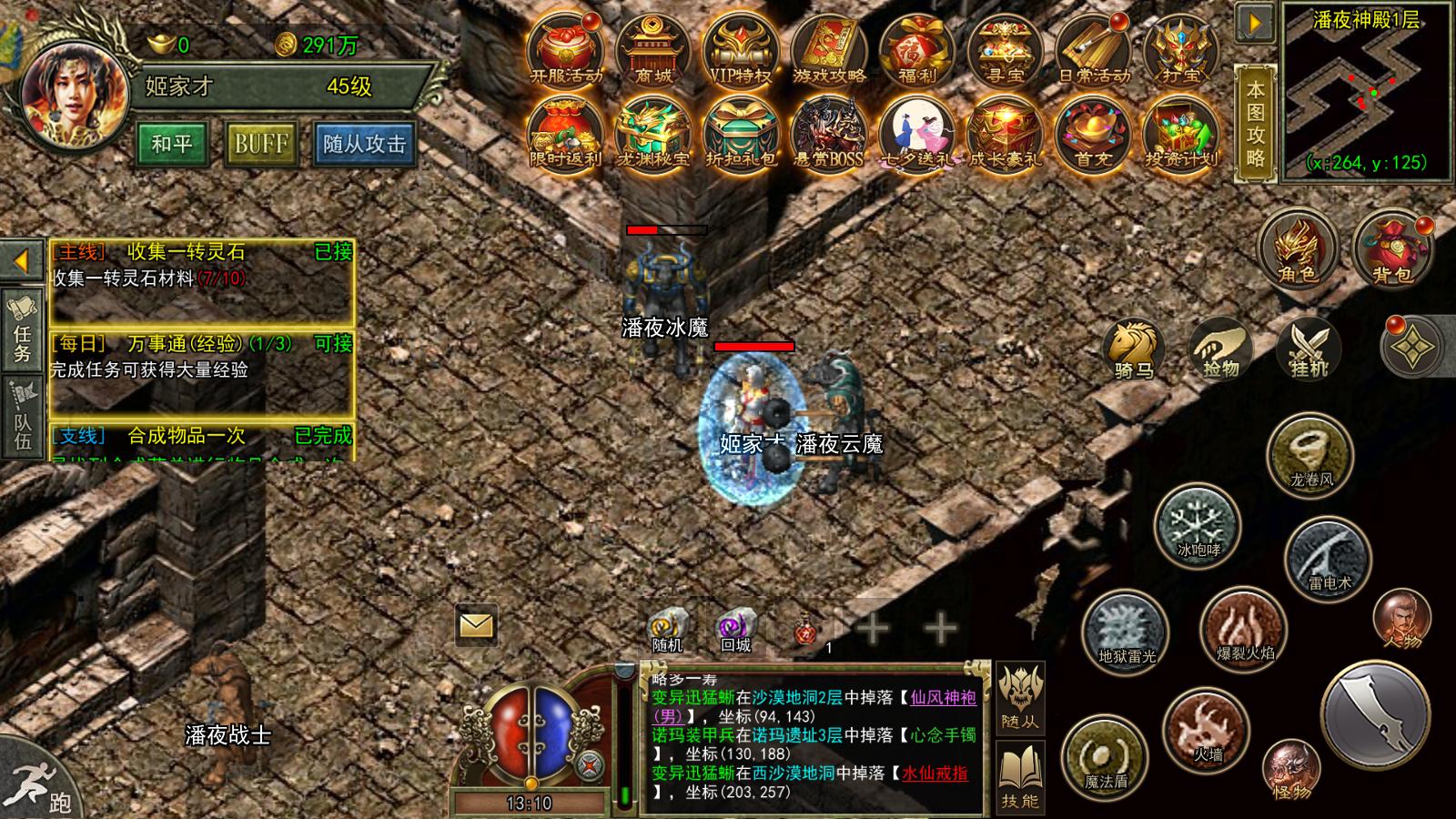Cast the 龙卷风 tornado skill
Screen dimensions: 1456x819
1309,455
